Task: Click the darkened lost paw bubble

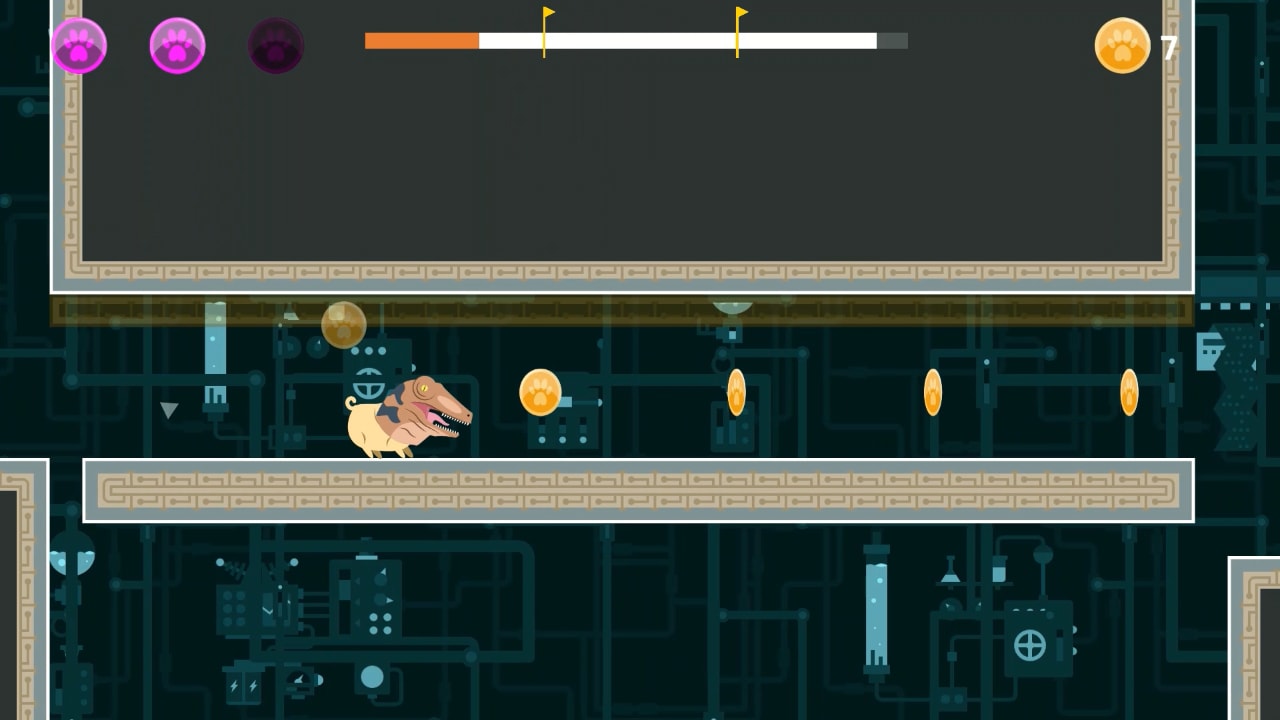Action: point(276,46)
